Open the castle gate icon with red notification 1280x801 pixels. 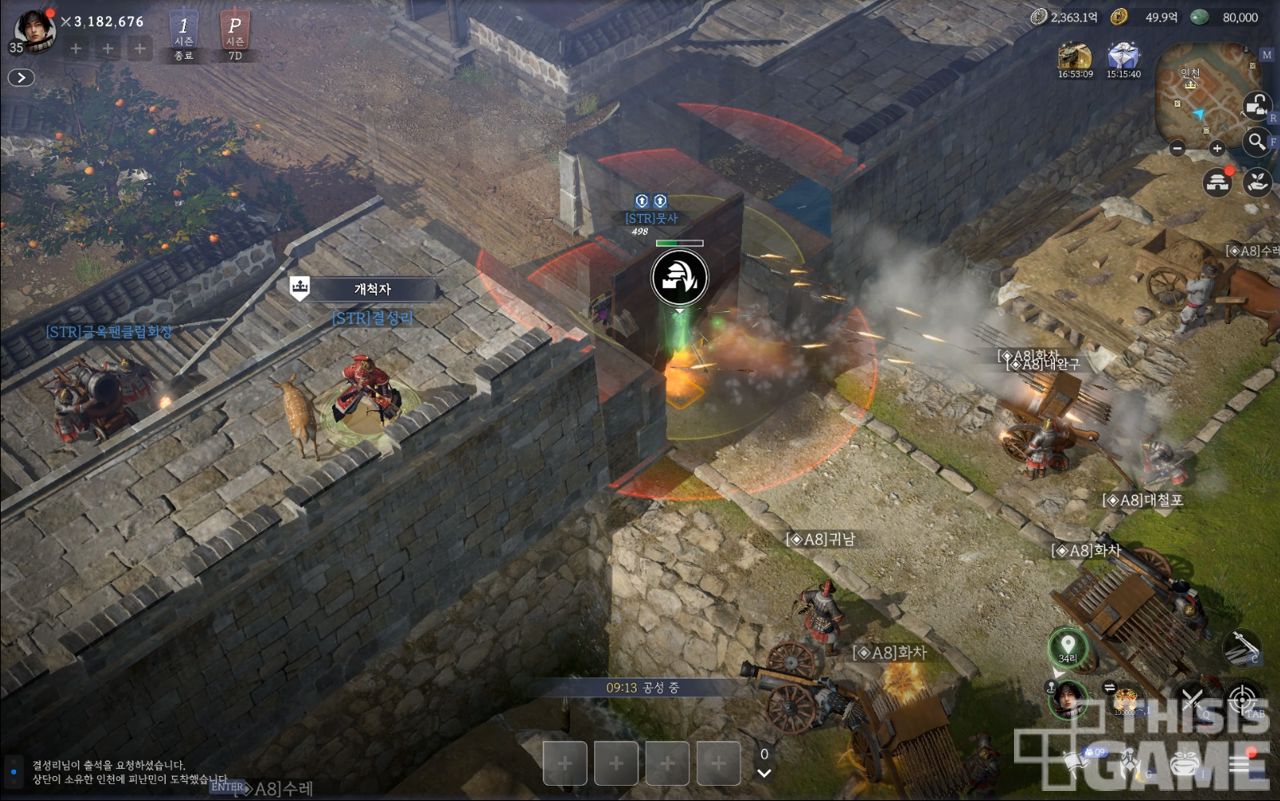point(1217,181)
